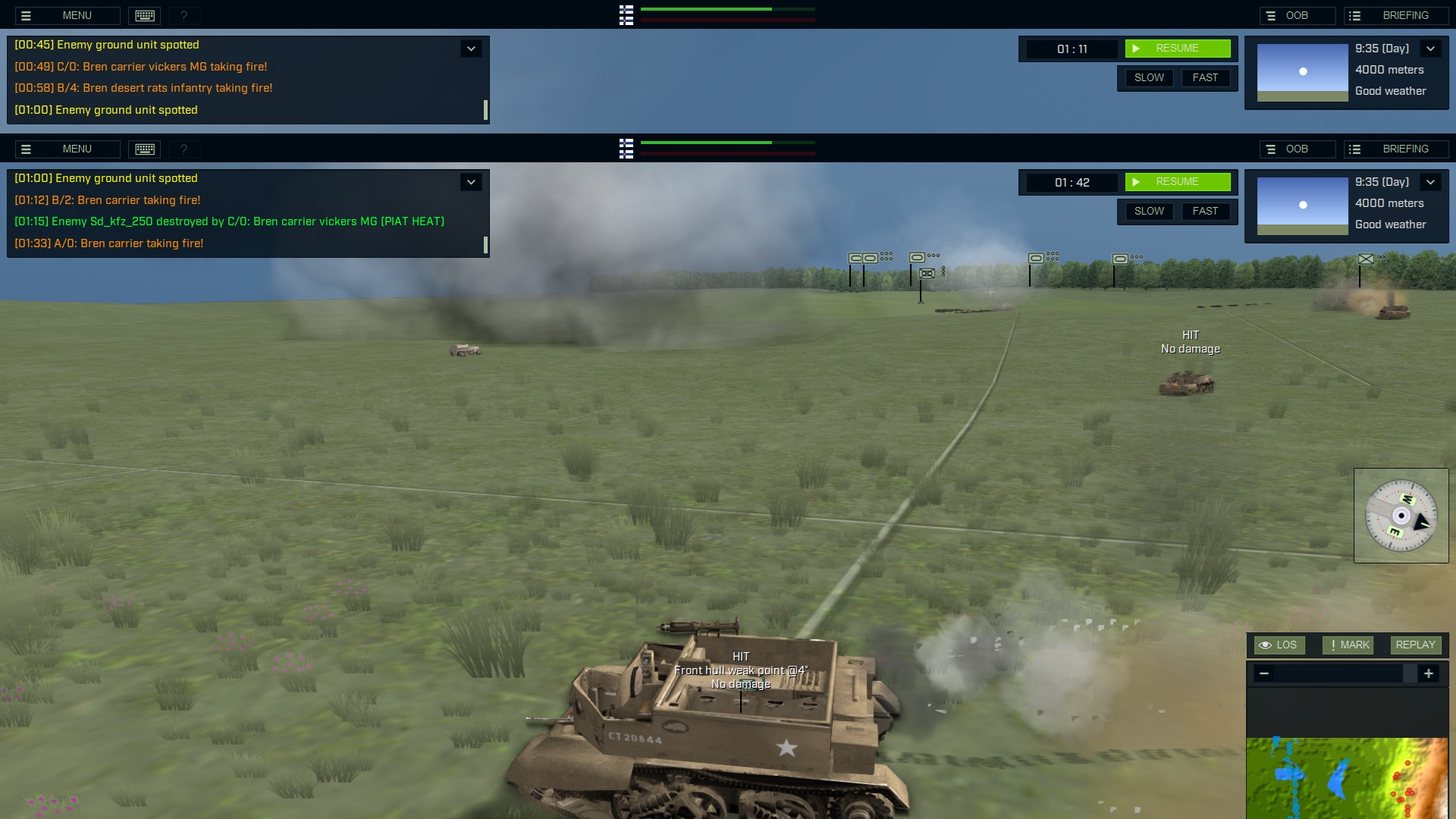Expand the lower event log chevron

471,182
